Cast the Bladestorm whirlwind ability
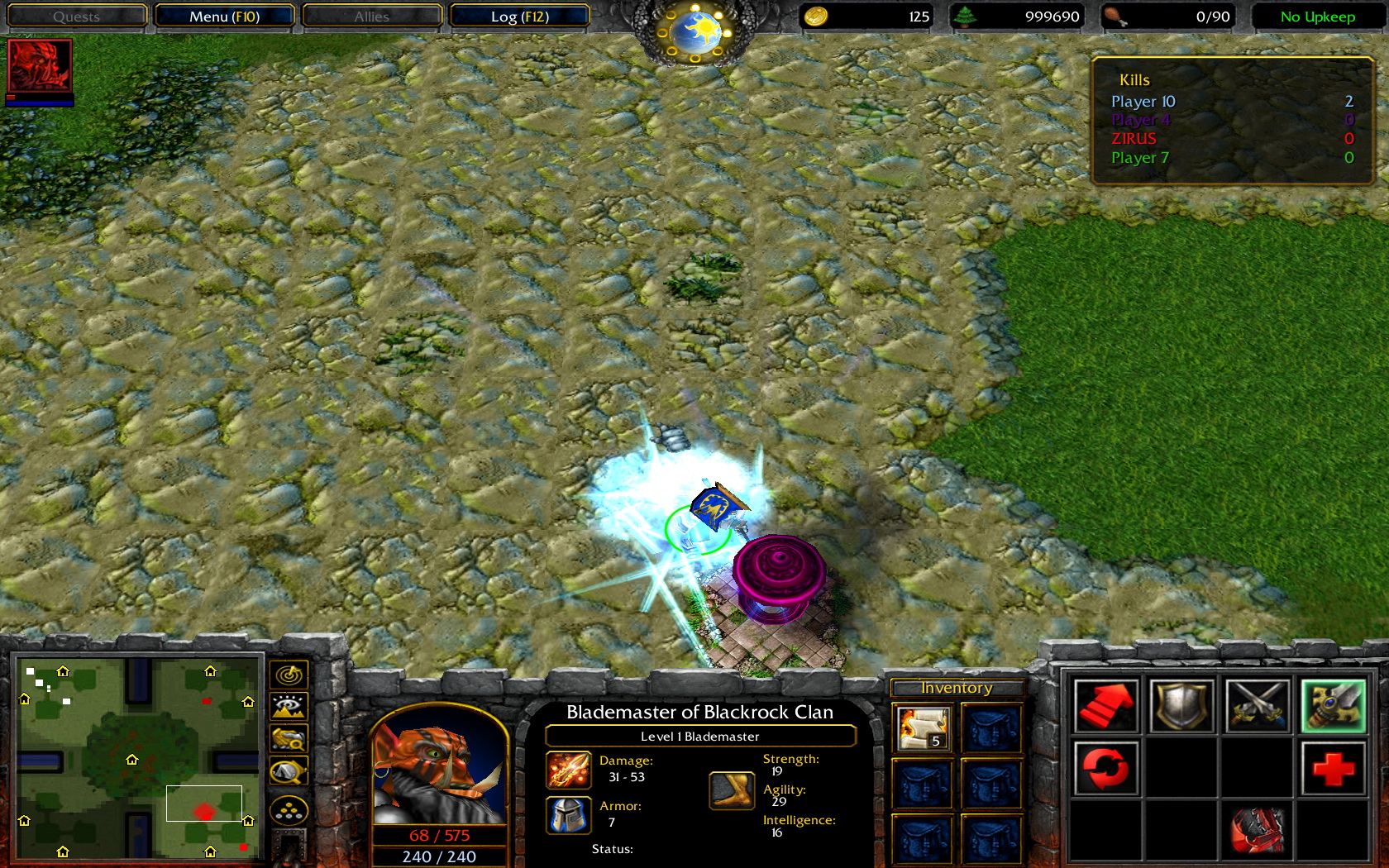The height and width of the screenshot is (868, 1389). [1258, 831]
